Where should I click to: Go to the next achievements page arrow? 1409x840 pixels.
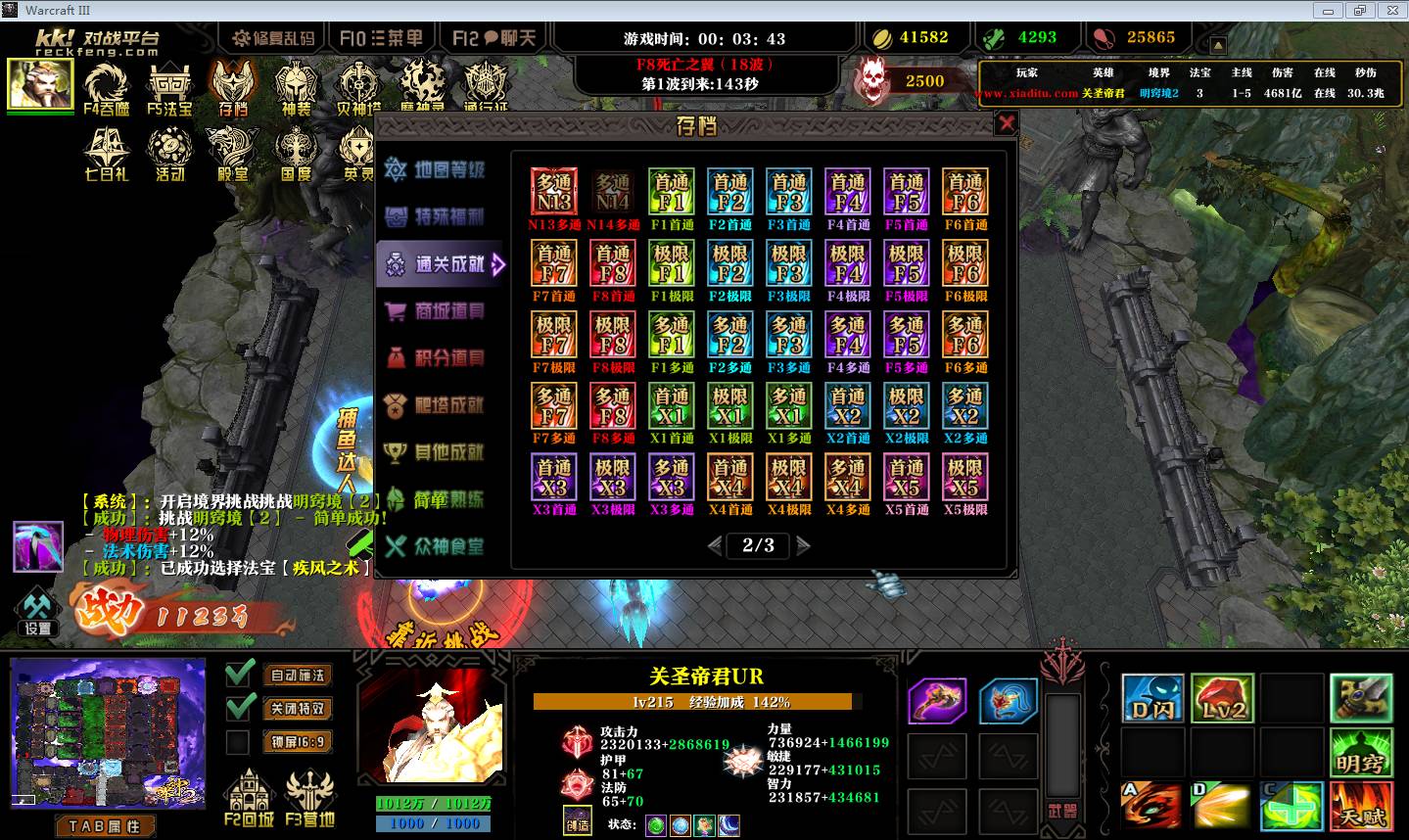tap(804, 545)
